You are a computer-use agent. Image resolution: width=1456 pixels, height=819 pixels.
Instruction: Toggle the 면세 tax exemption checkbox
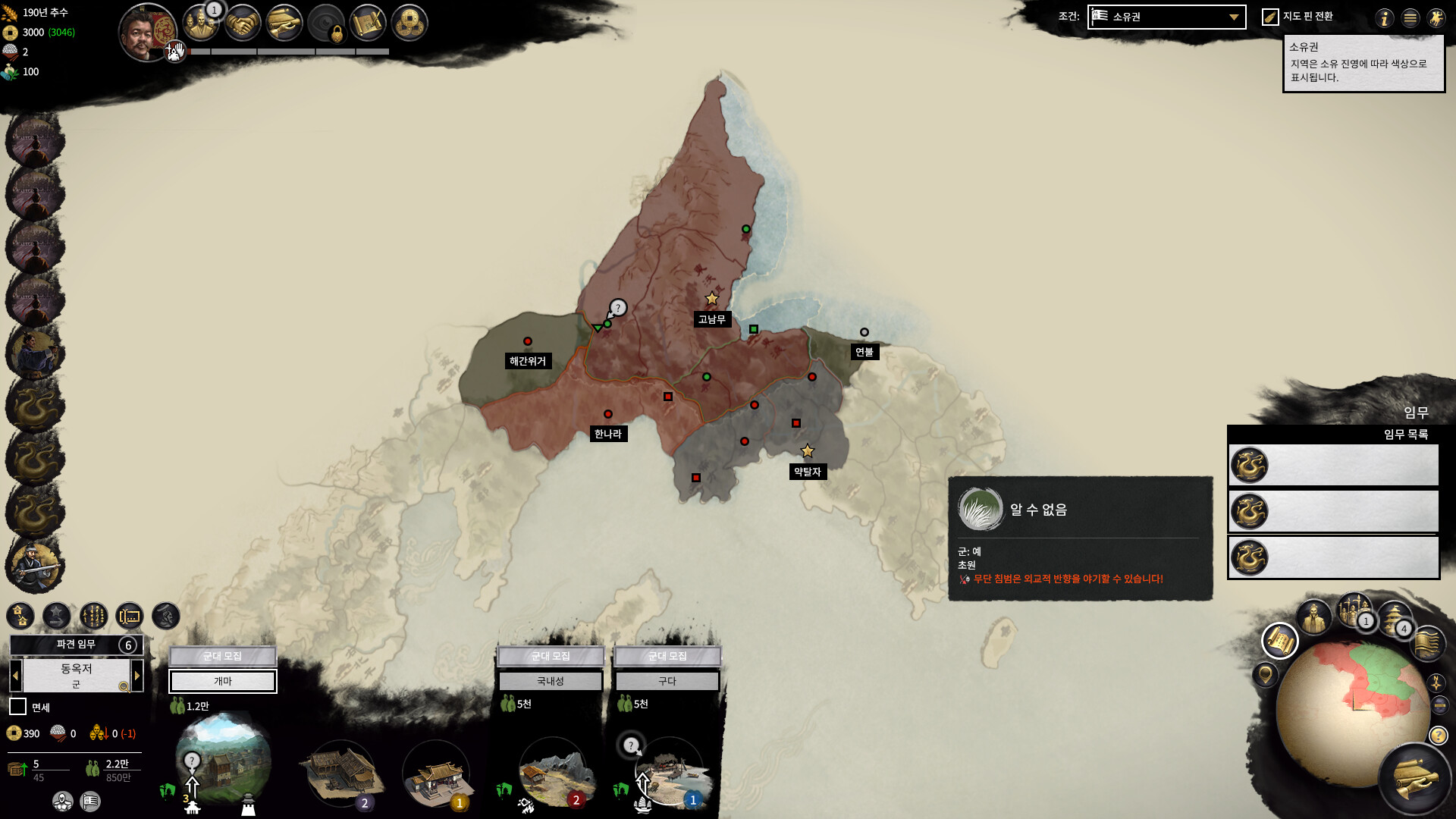click(17, 707)
